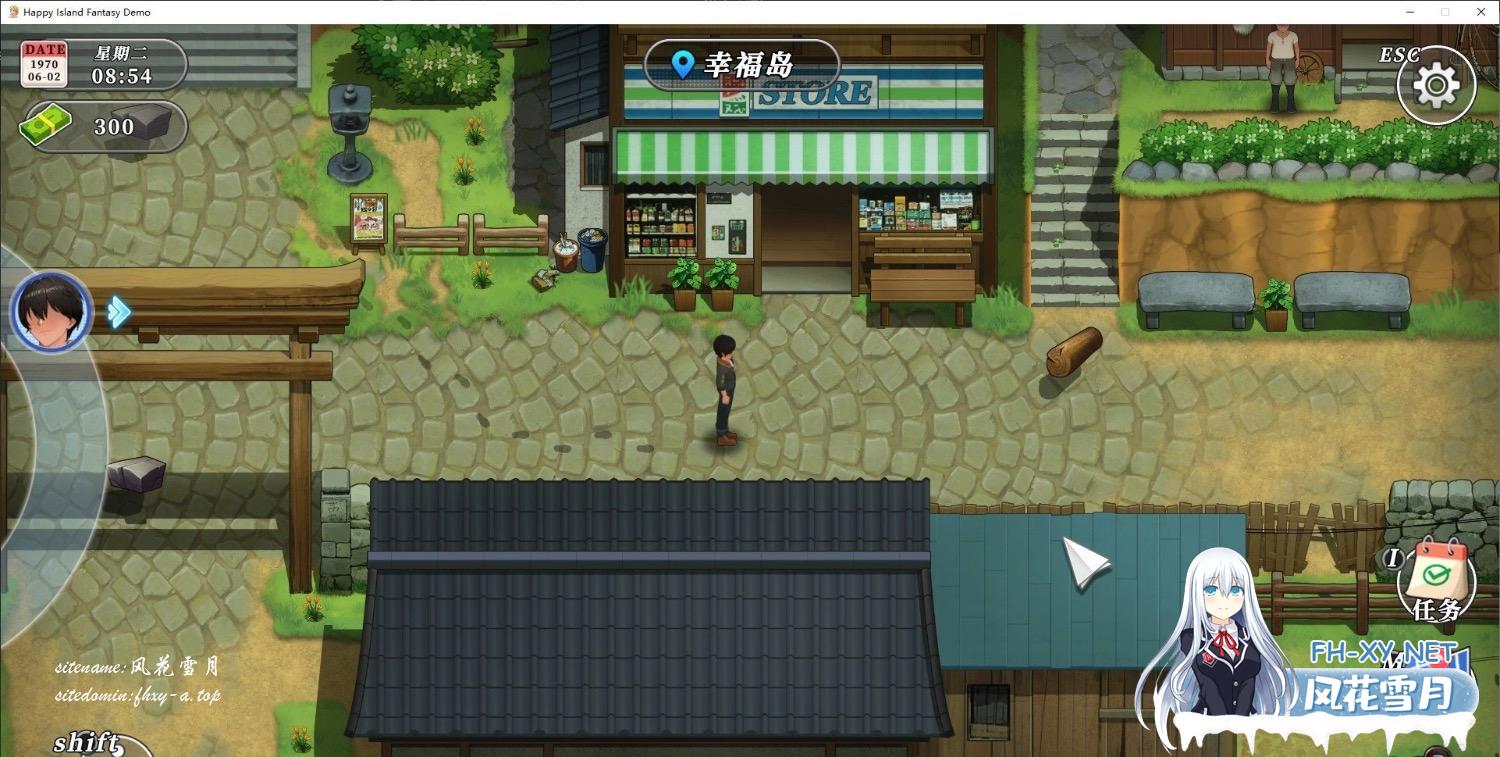Open the 任务 quest log
This screenshot has height=757, width=1500.
(1437, 579)
